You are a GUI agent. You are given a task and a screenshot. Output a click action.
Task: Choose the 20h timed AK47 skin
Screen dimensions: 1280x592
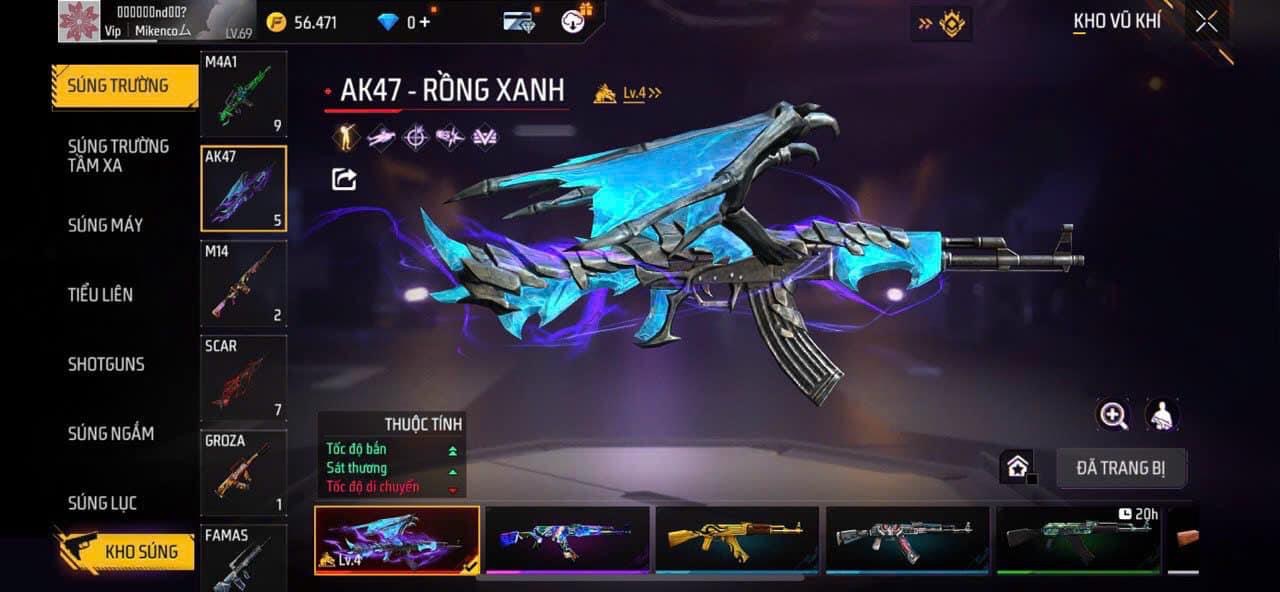(x=1078, y=539)
